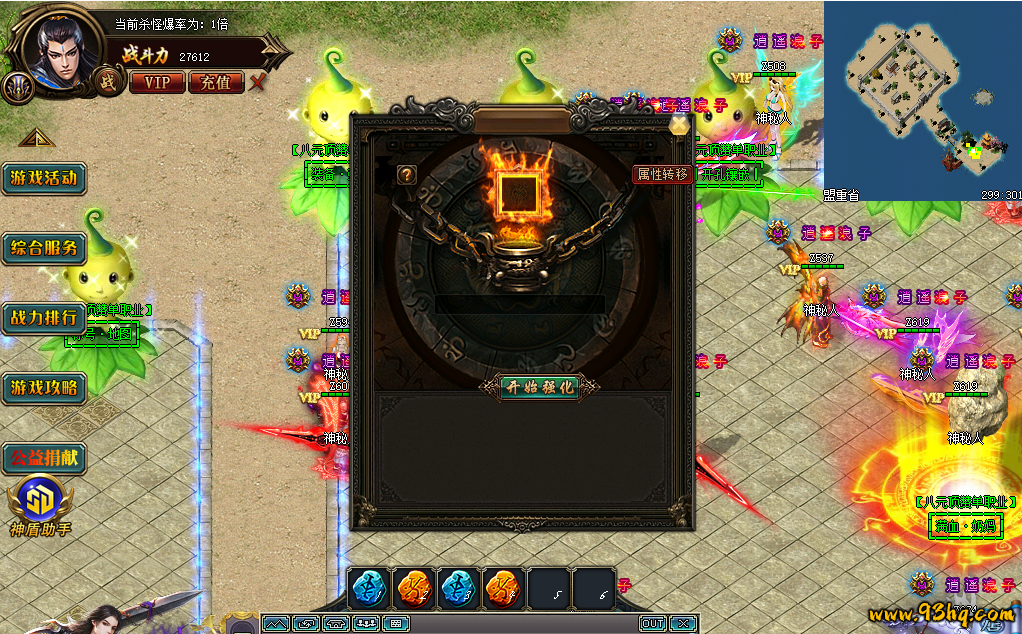Open the 综合服务 general services menu
The width and height of the screenshot is (1022, 634).
43,248
